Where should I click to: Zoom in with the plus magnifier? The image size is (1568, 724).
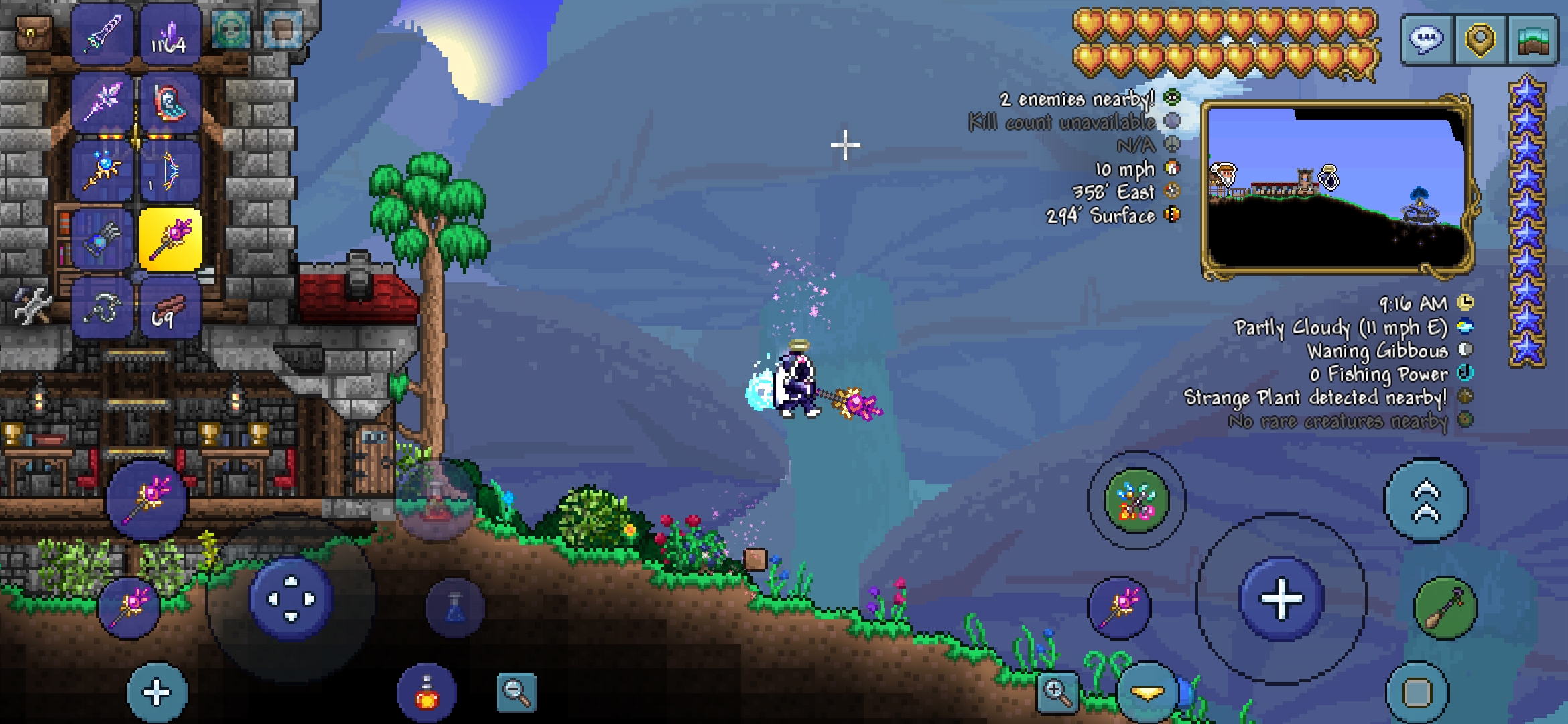click(x=1057, y=692)
